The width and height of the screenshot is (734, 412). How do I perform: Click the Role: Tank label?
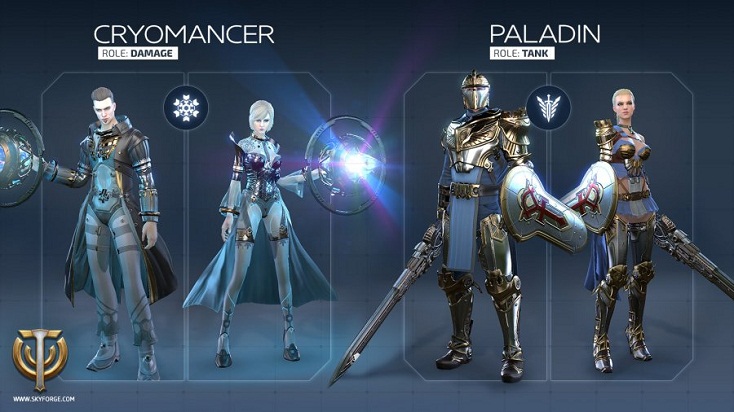pos(521,53)
